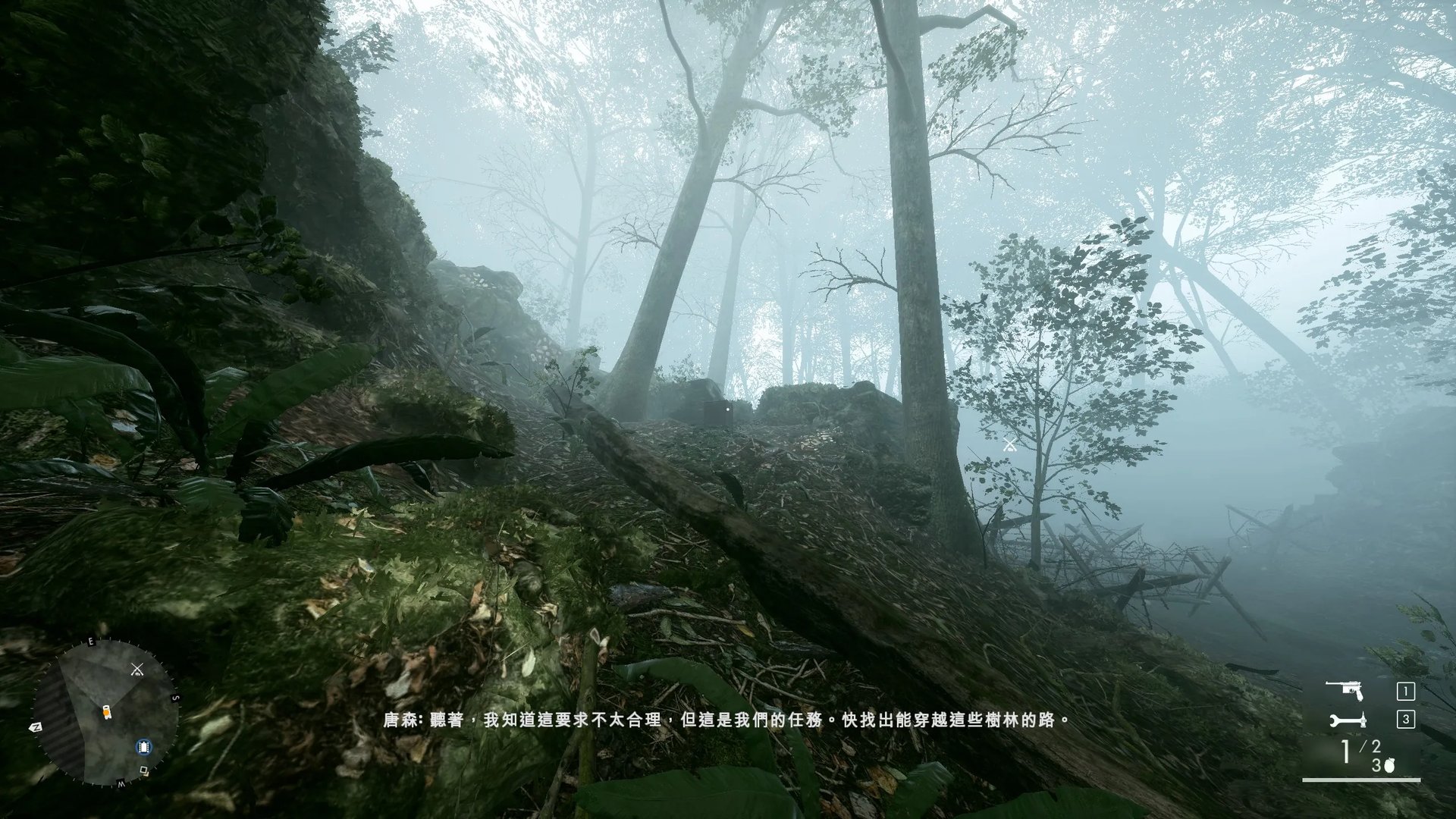The image size is (1456, 819).
Task: Click the blue tank marker on the minimap
Action: 143,747
